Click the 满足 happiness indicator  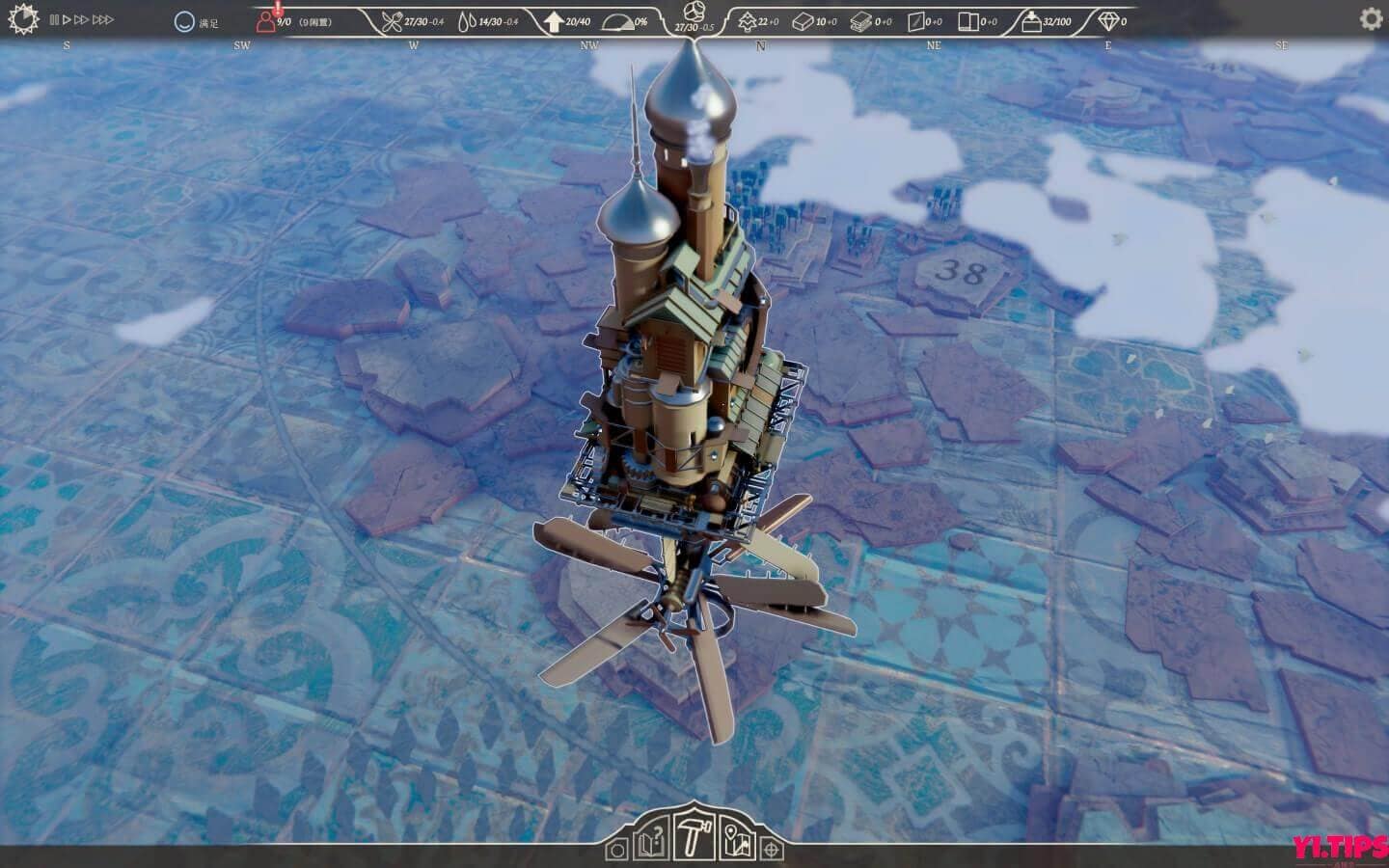[196, 20]
